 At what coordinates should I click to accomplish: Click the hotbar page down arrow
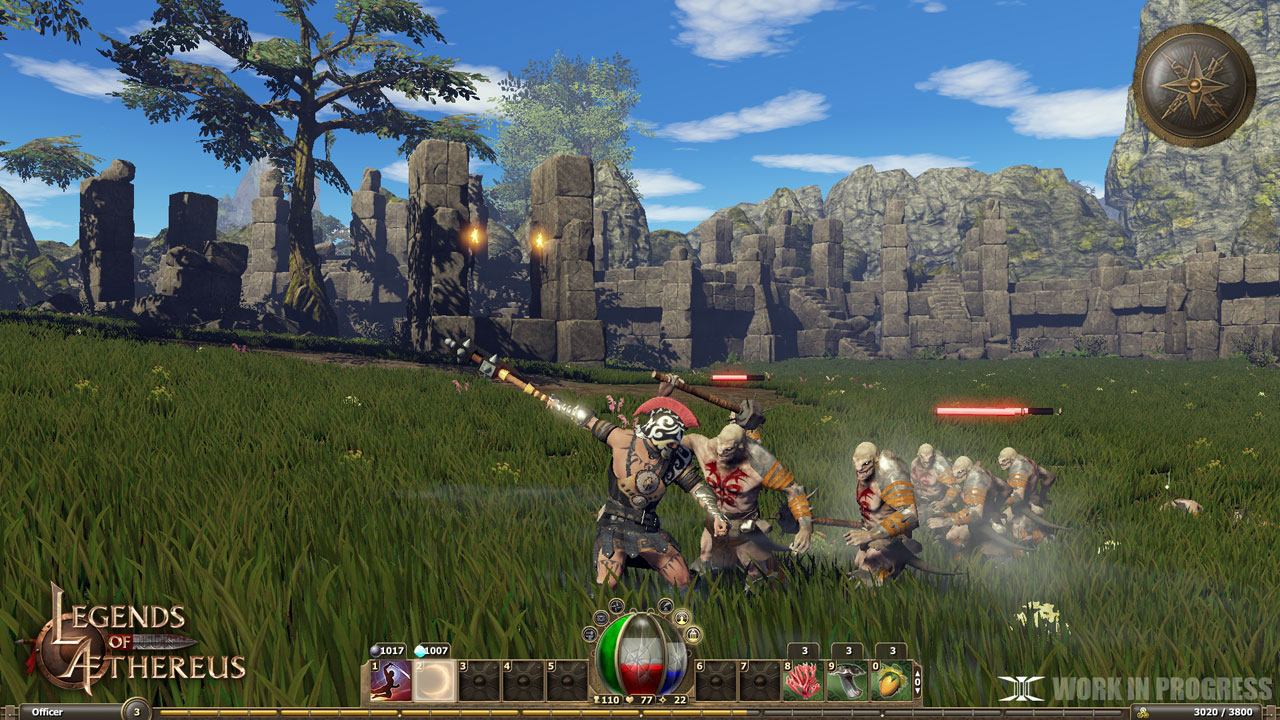click(917, 692)
